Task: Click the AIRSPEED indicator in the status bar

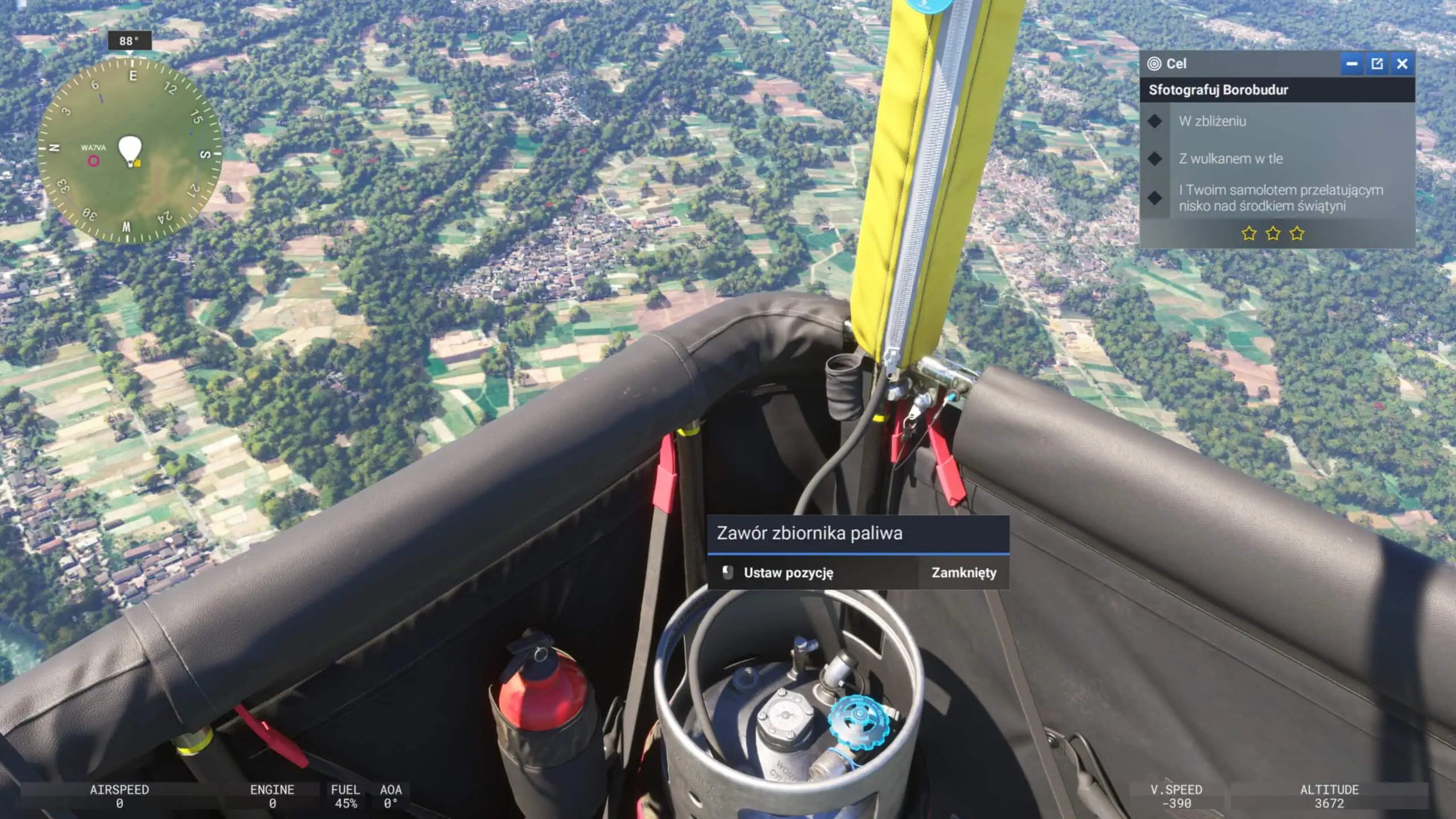Action: [119, 796]
